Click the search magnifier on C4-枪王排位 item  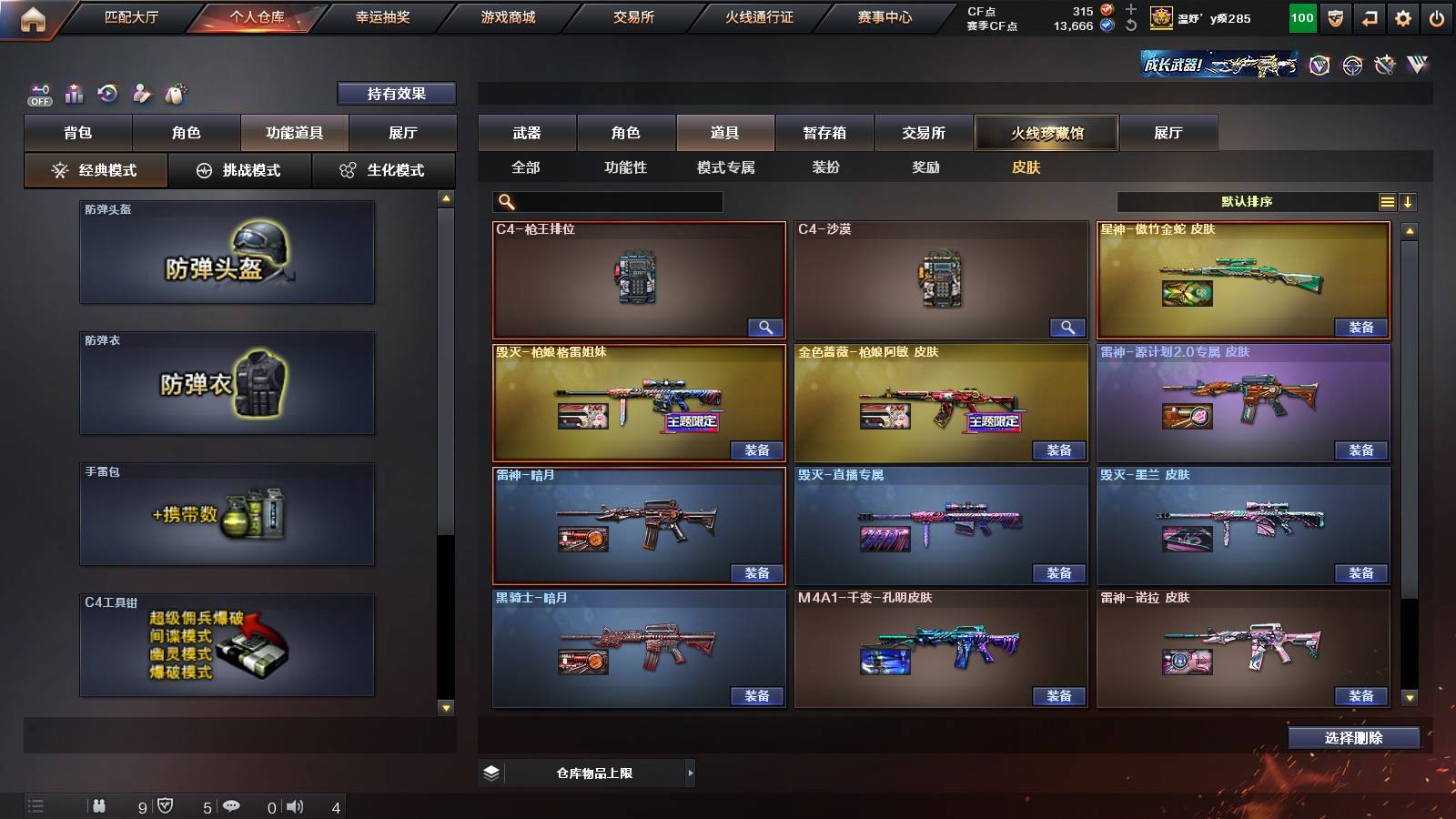tap(765, 327)
